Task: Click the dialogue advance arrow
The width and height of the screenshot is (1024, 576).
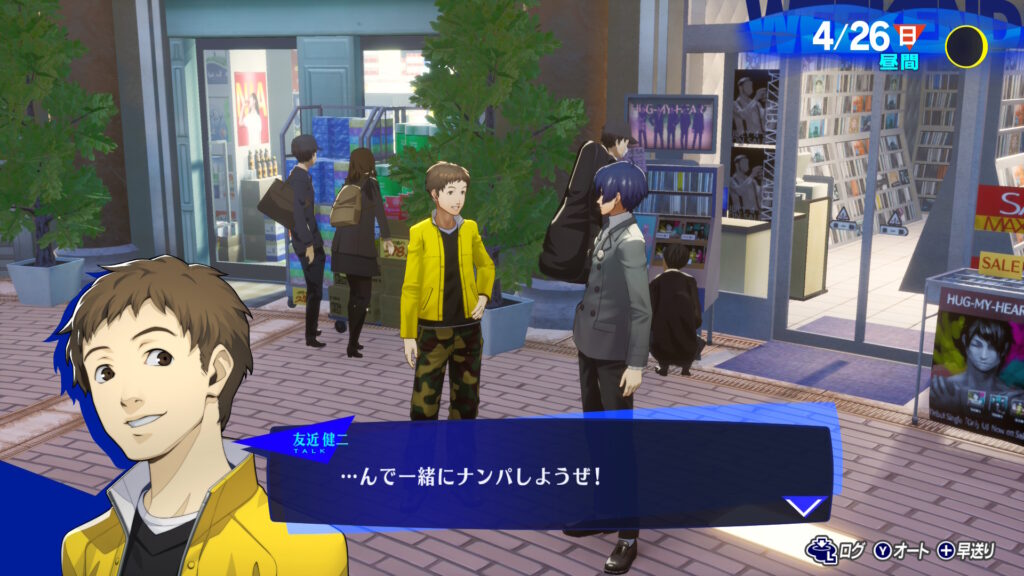Action: pyautogui.click(x=806, y=506)
